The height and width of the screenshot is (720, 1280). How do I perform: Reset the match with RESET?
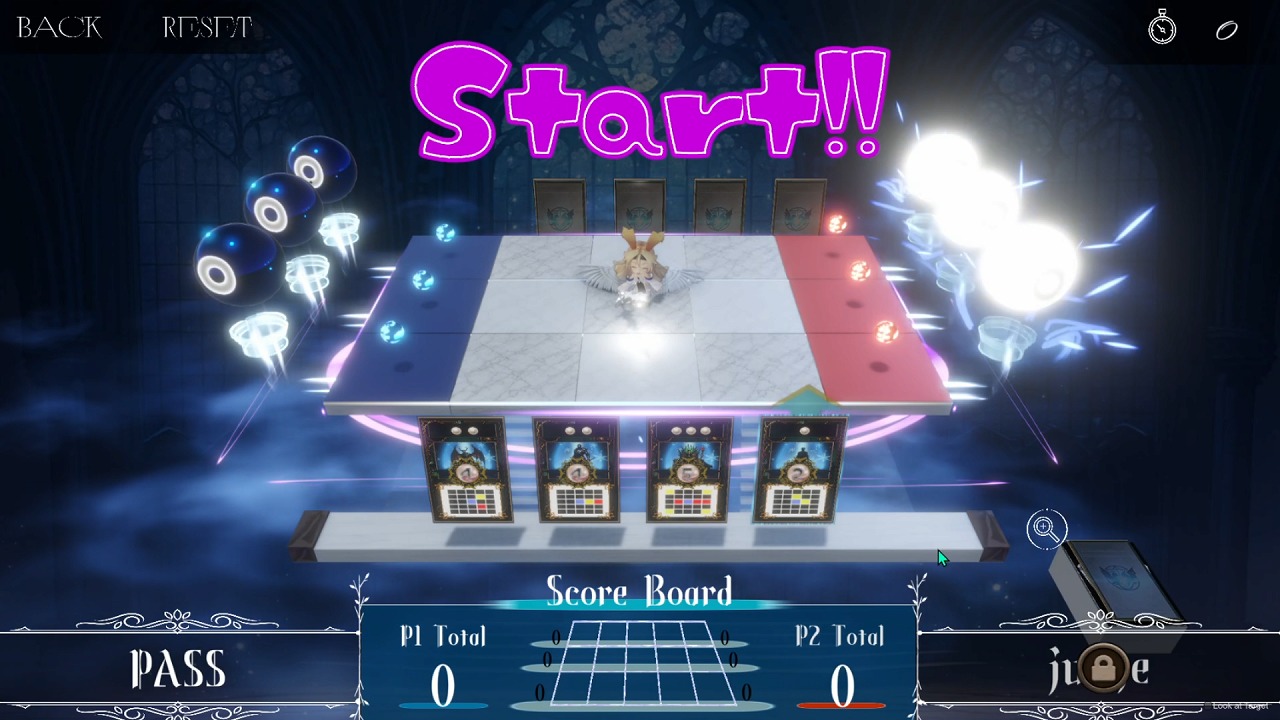point(207,28)
